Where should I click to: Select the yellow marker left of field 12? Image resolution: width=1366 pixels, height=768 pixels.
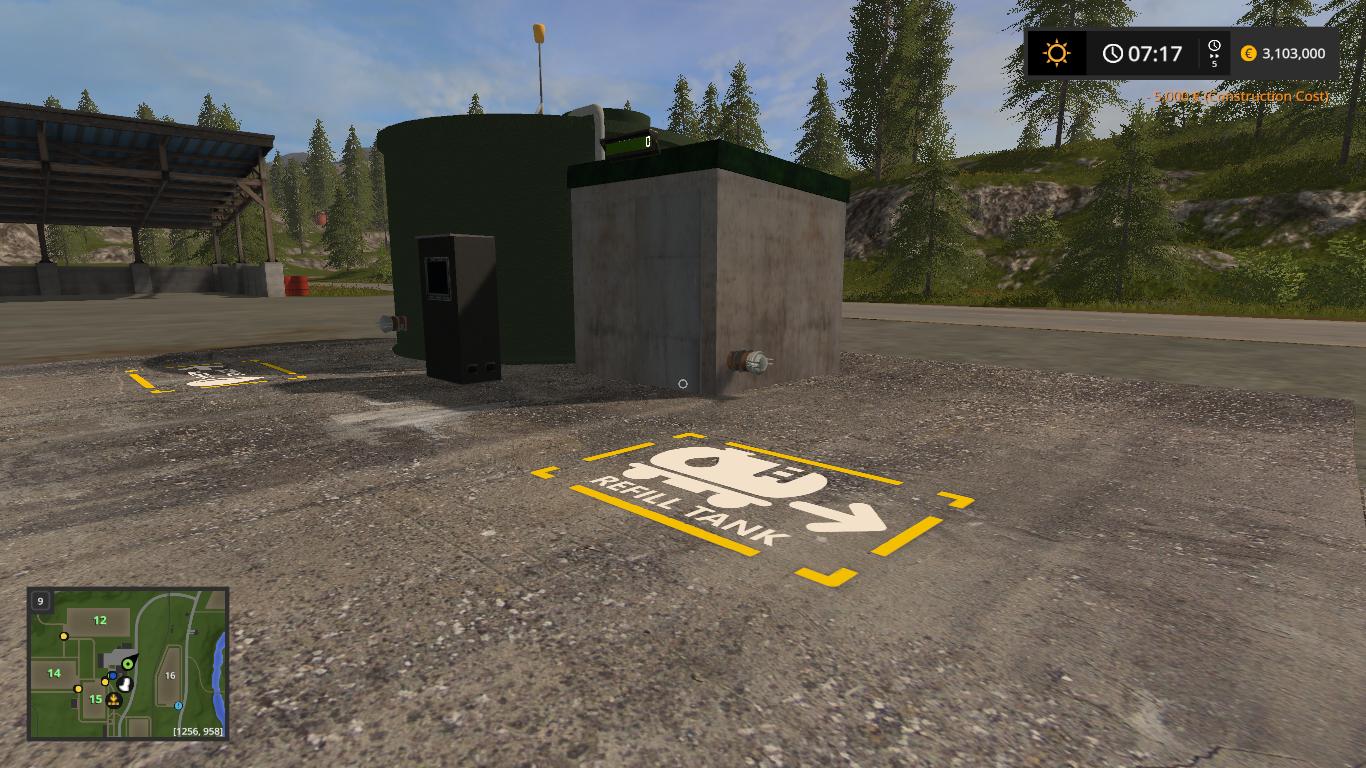64,636
